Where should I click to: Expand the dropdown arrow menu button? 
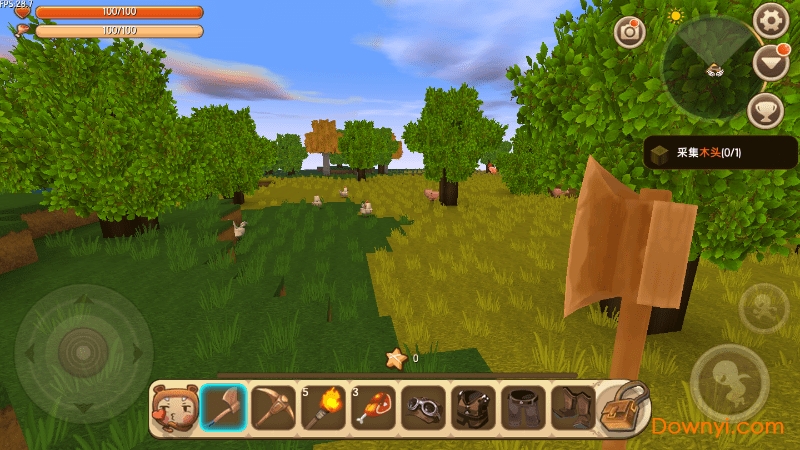pos(770,64)
